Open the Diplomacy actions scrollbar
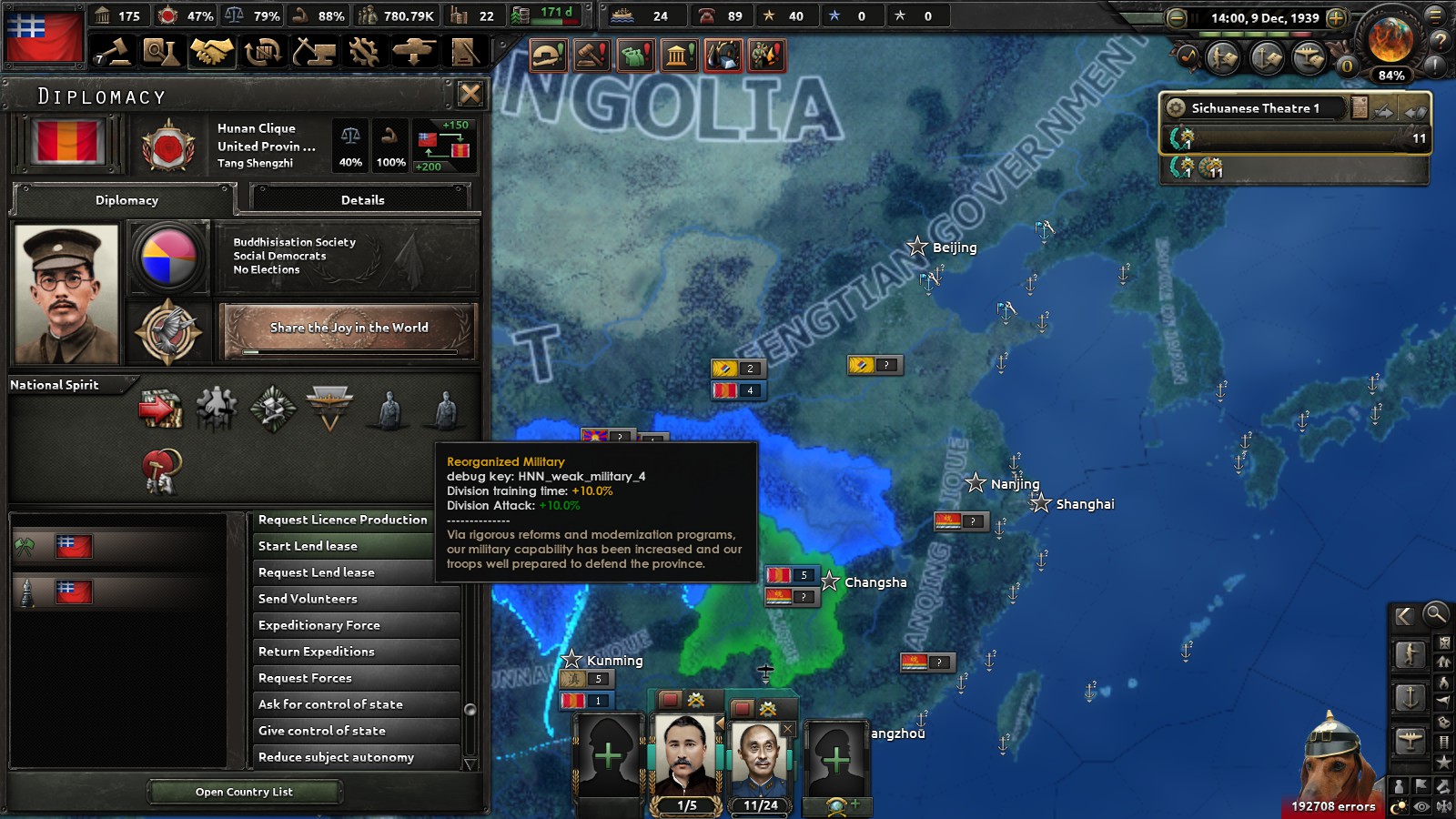Screen dimensions: 1456x819 [x=471, y=708]
